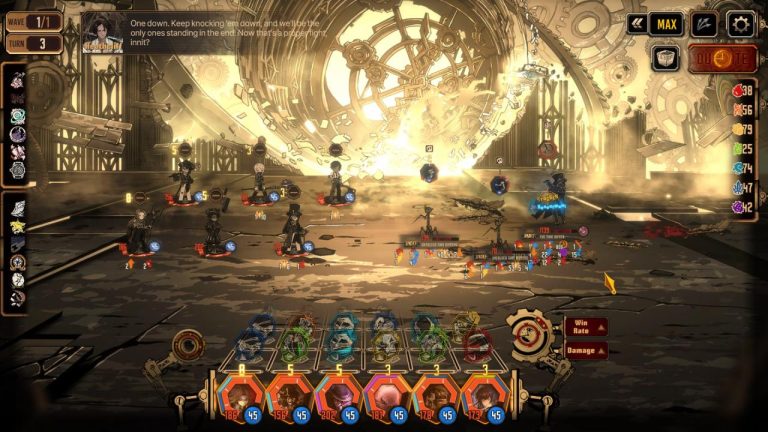Start the turn with the red clock button
Viewport: 768px width, 432px height.
(722, 58)
